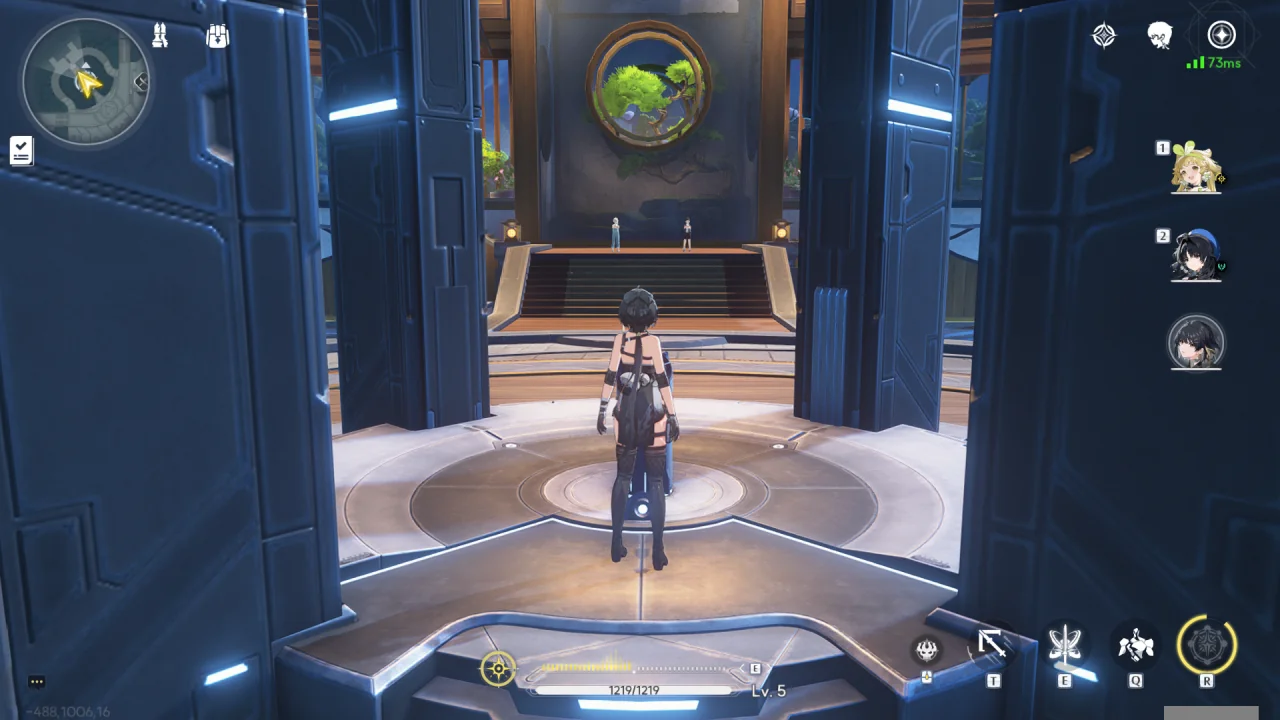This screenshot has width=1280, height=720.
Task: Trigger the butterfly sword resonance skill
Action: (1065, 646)
